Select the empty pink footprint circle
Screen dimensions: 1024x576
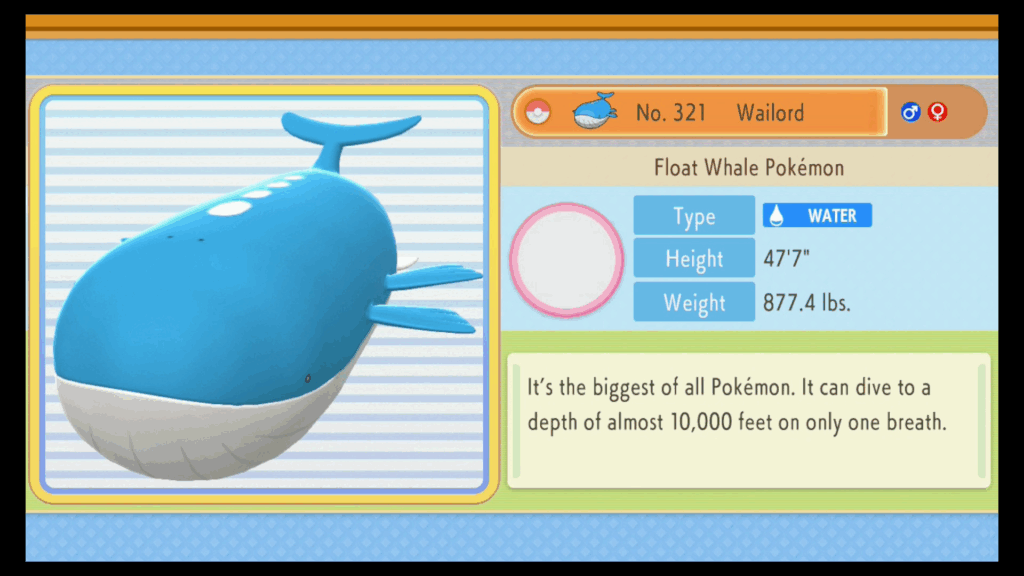point(567,260)
